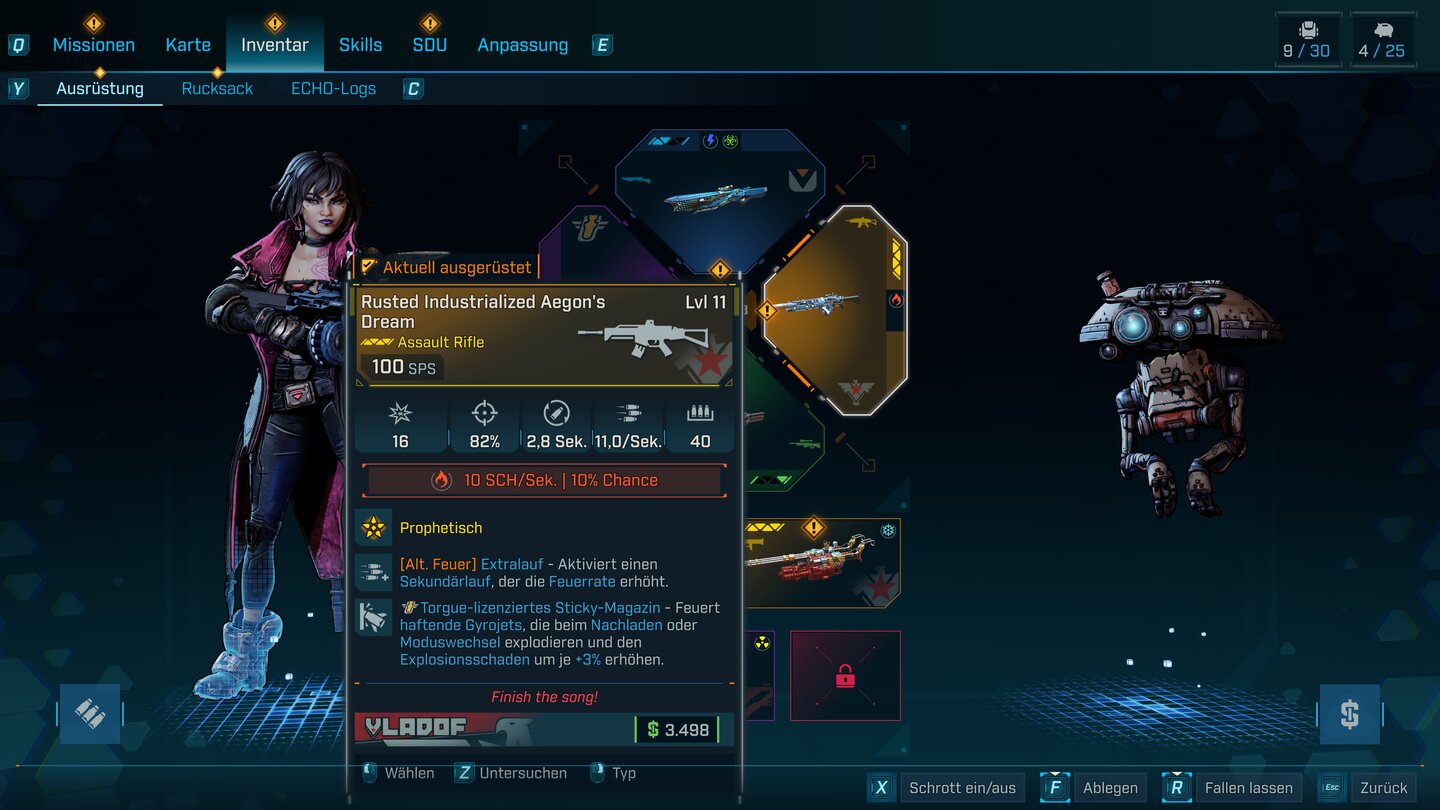
Task: Open the Missionen tab
Action: point(93,45)
